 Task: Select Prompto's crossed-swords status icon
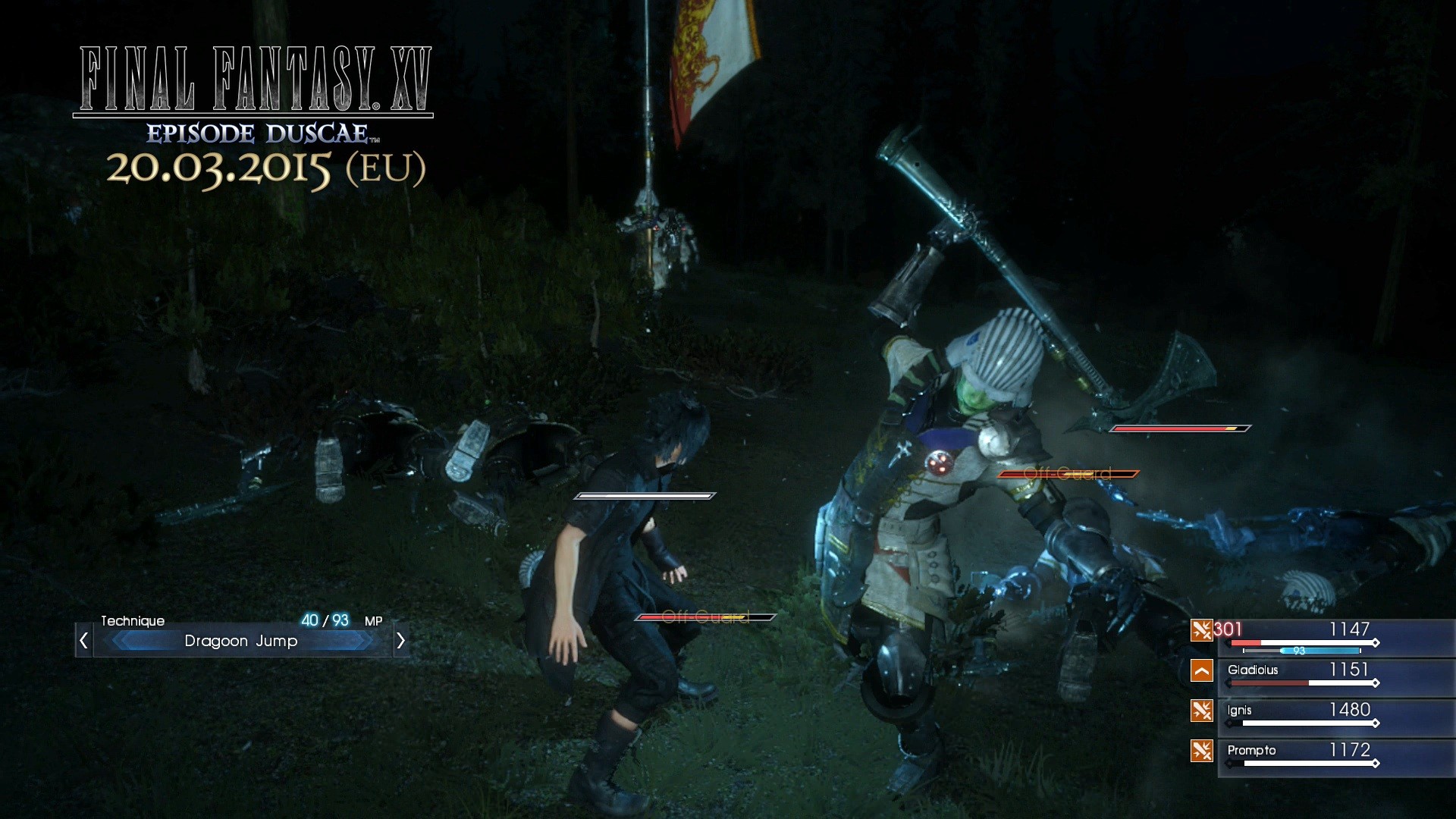1203,751
